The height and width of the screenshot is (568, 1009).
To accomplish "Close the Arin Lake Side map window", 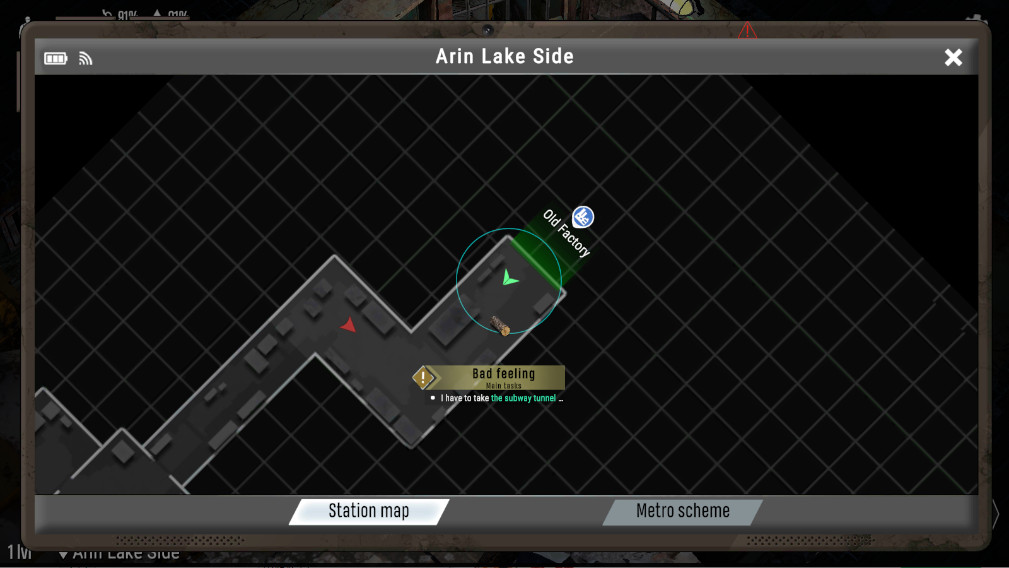I will point(953,58).
